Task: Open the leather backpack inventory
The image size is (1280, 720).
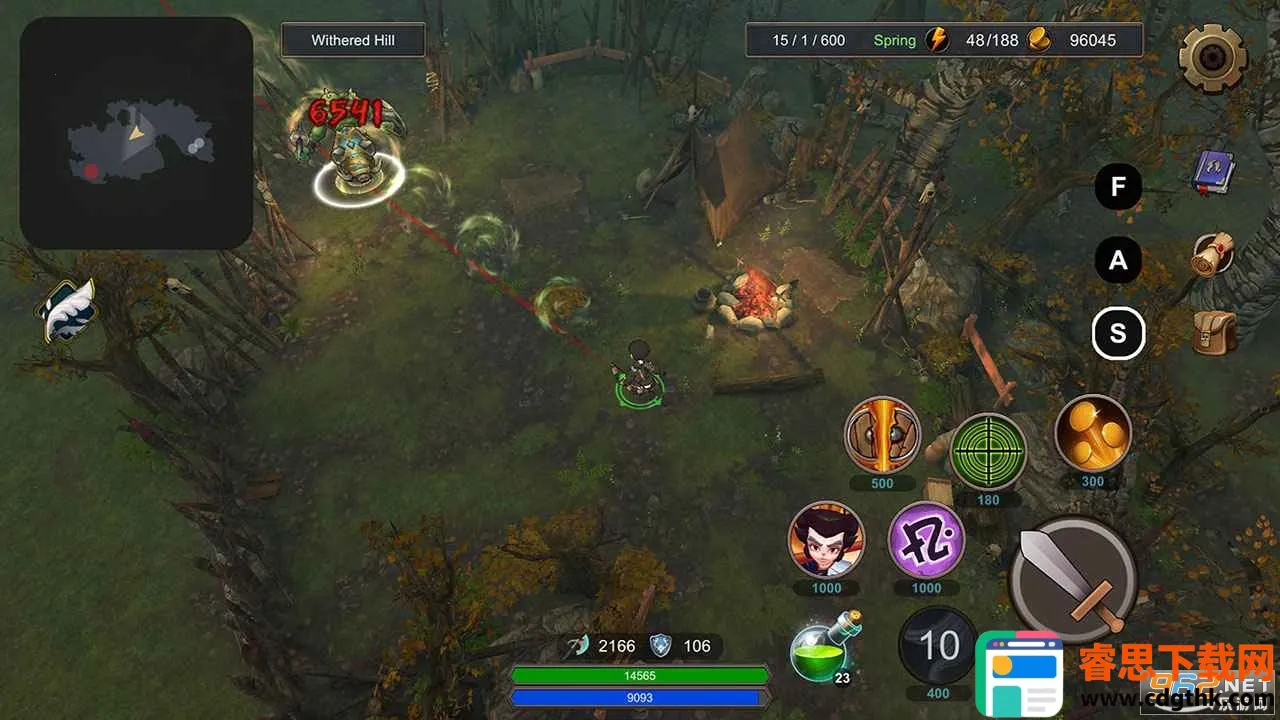Action: (x=1214, y=333)
